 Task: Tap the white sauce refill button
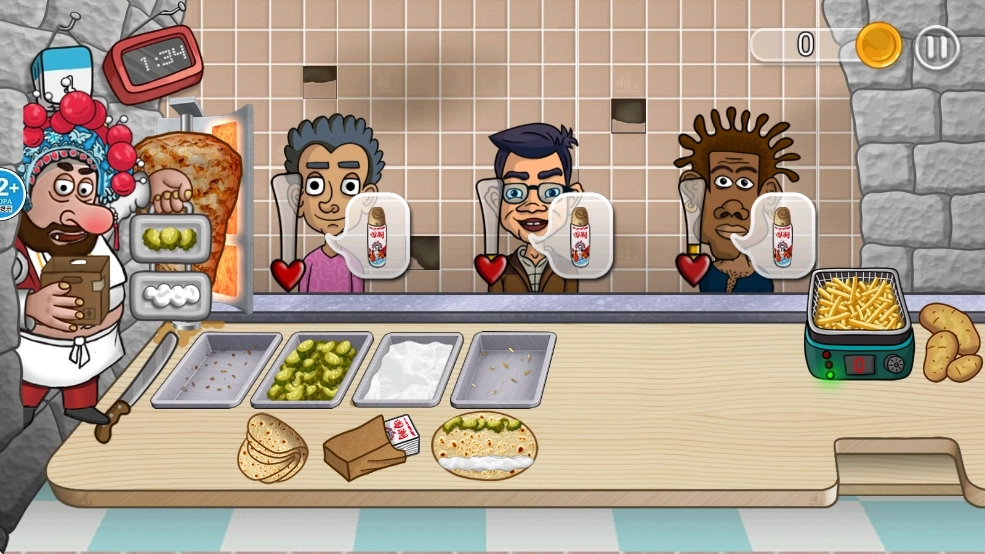point(170,294)
